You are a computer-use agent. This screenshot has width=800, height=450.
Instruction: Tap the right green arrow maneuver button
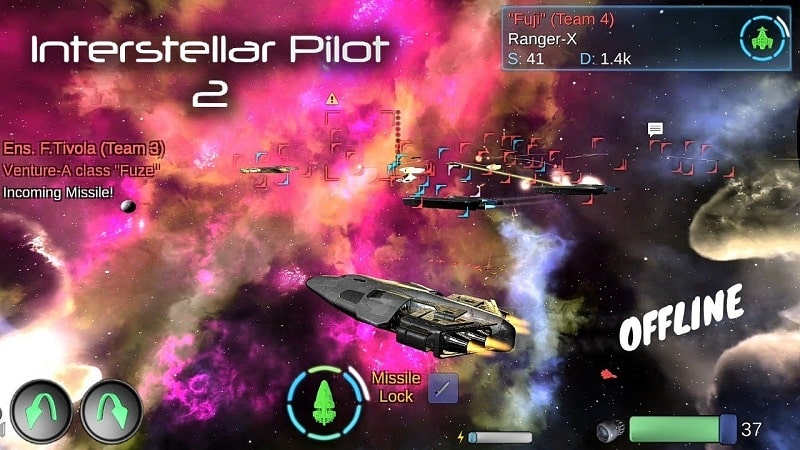111,411
